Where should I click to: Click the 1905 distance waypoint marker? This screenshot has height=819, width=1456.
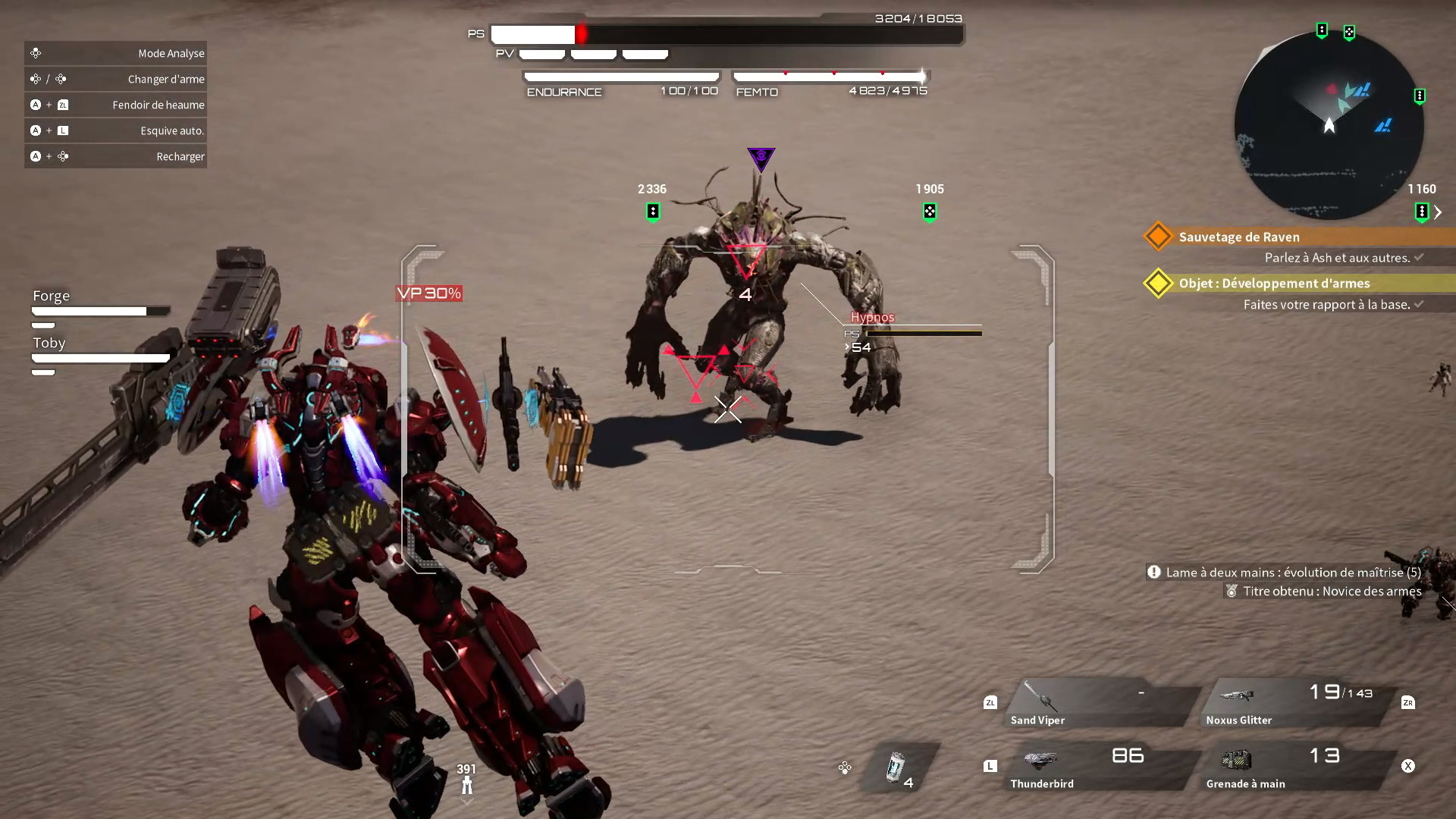click(930, 212)
